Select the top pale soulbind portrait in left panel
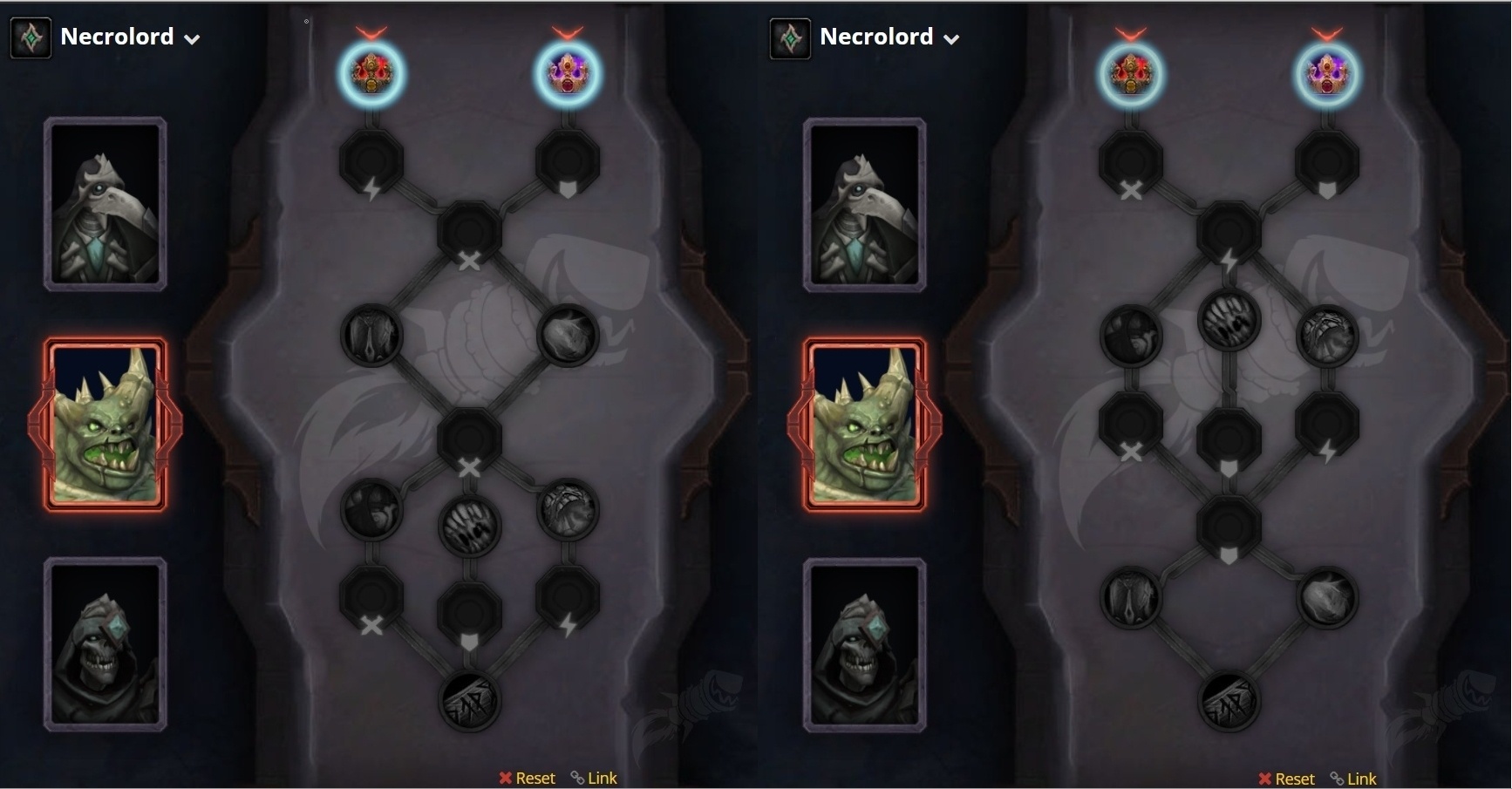The image size is (1512, 789). (x=105, y=205)
